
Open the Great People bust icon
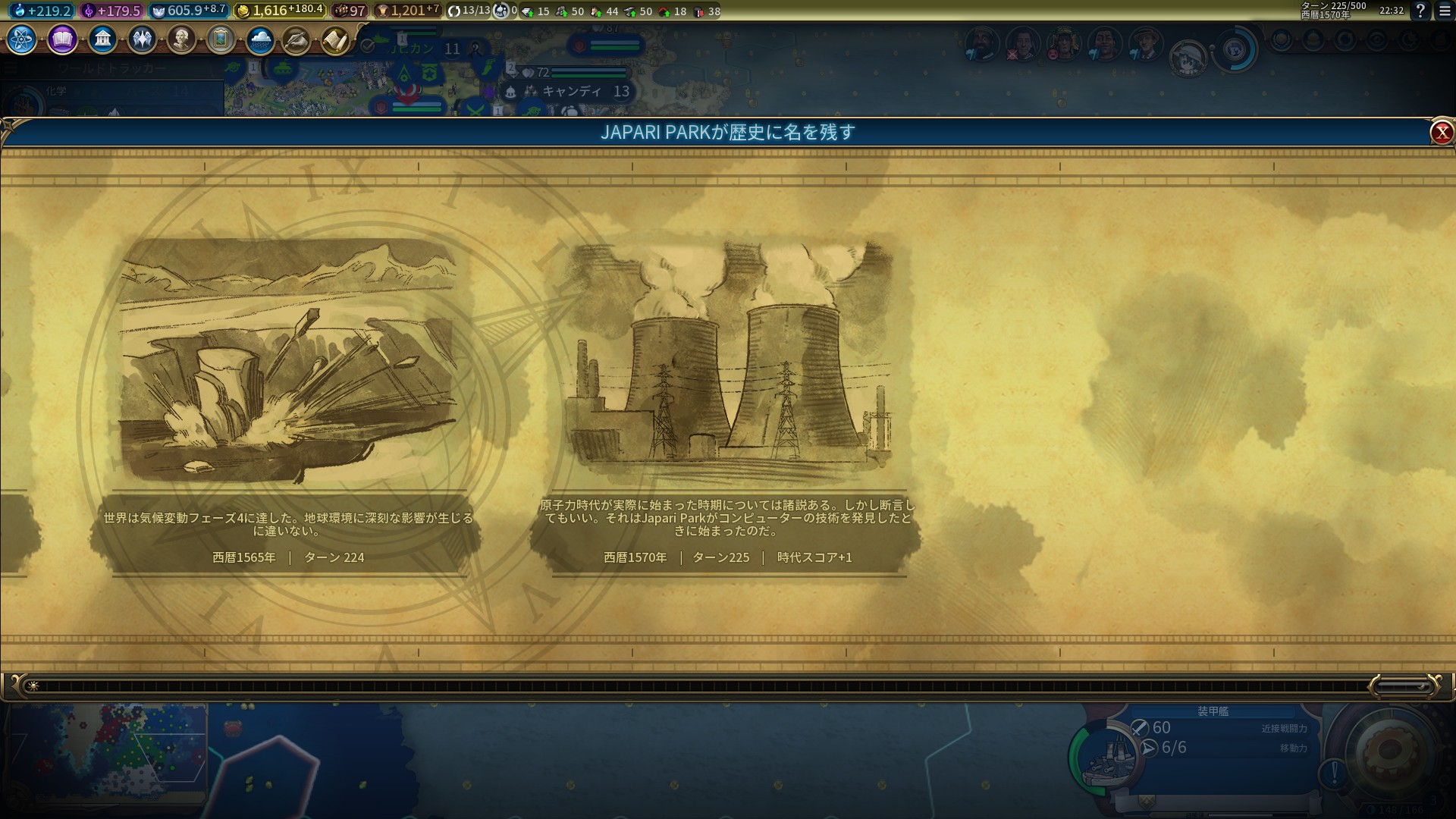[181, 39]
